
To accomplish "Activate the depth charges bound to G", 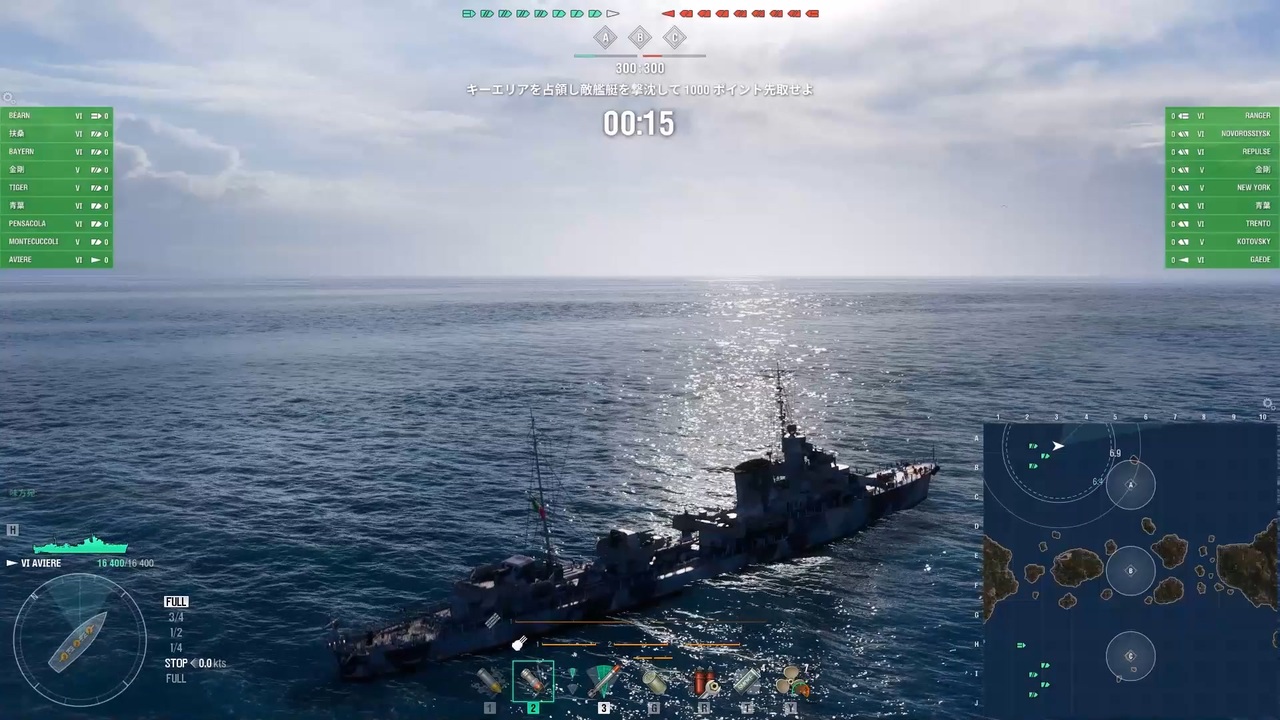I will (653, 683).
